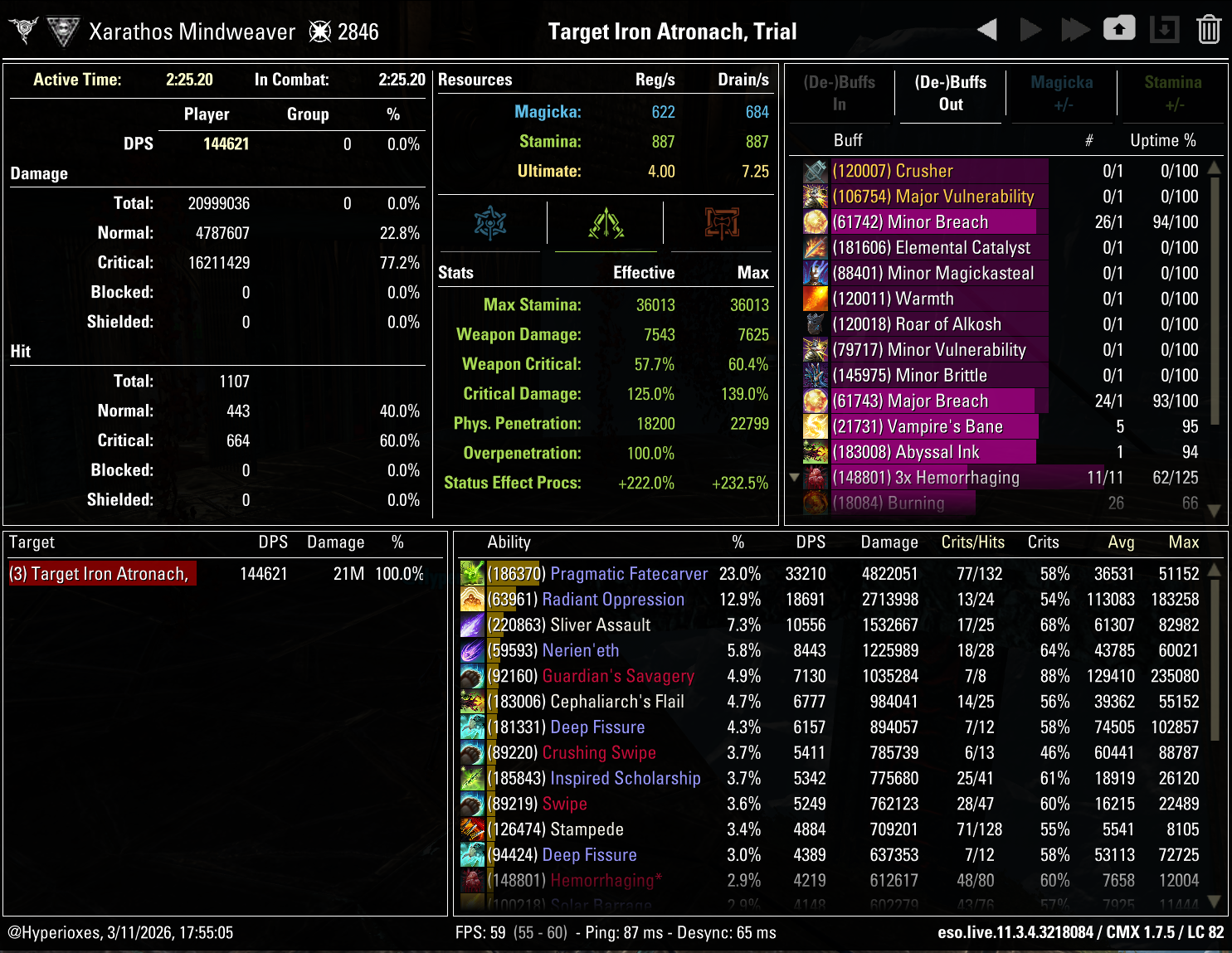Select the blue magicka stats icon

click(x=490, y=222)
